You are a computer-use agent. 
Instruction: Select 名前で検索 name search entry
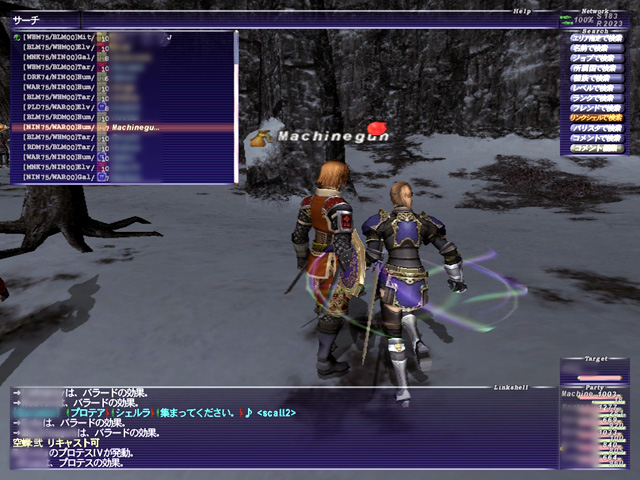coord(596,50)
